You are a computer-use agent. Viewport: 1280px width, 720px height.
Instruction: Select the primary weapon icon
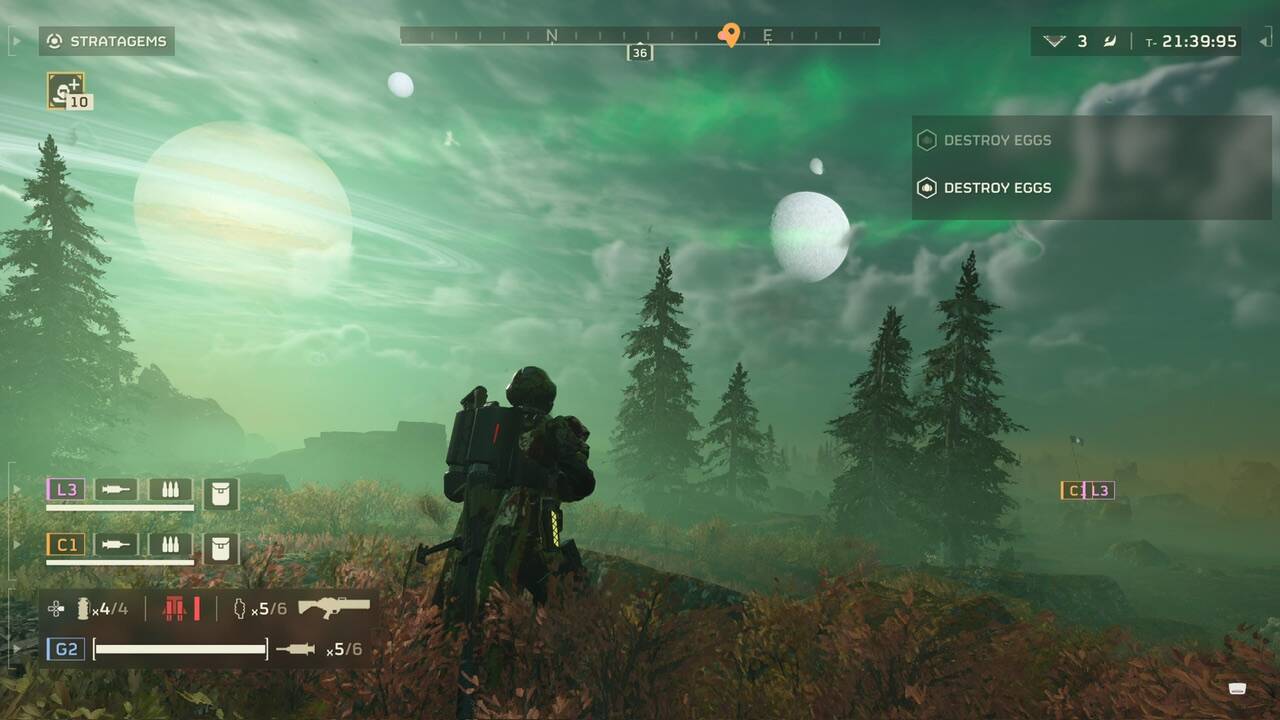pos(334,607)
